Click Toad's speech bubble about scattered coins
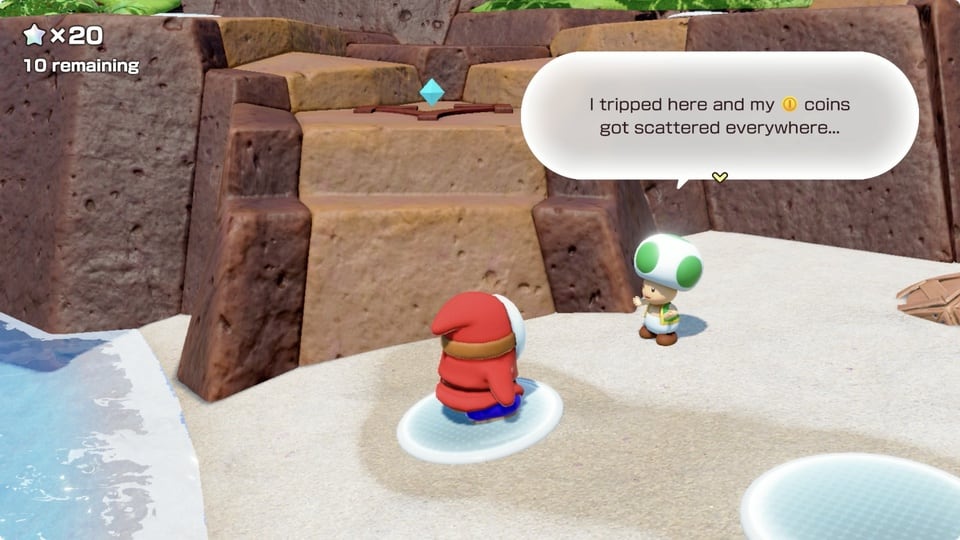 (x=719, y=115)
